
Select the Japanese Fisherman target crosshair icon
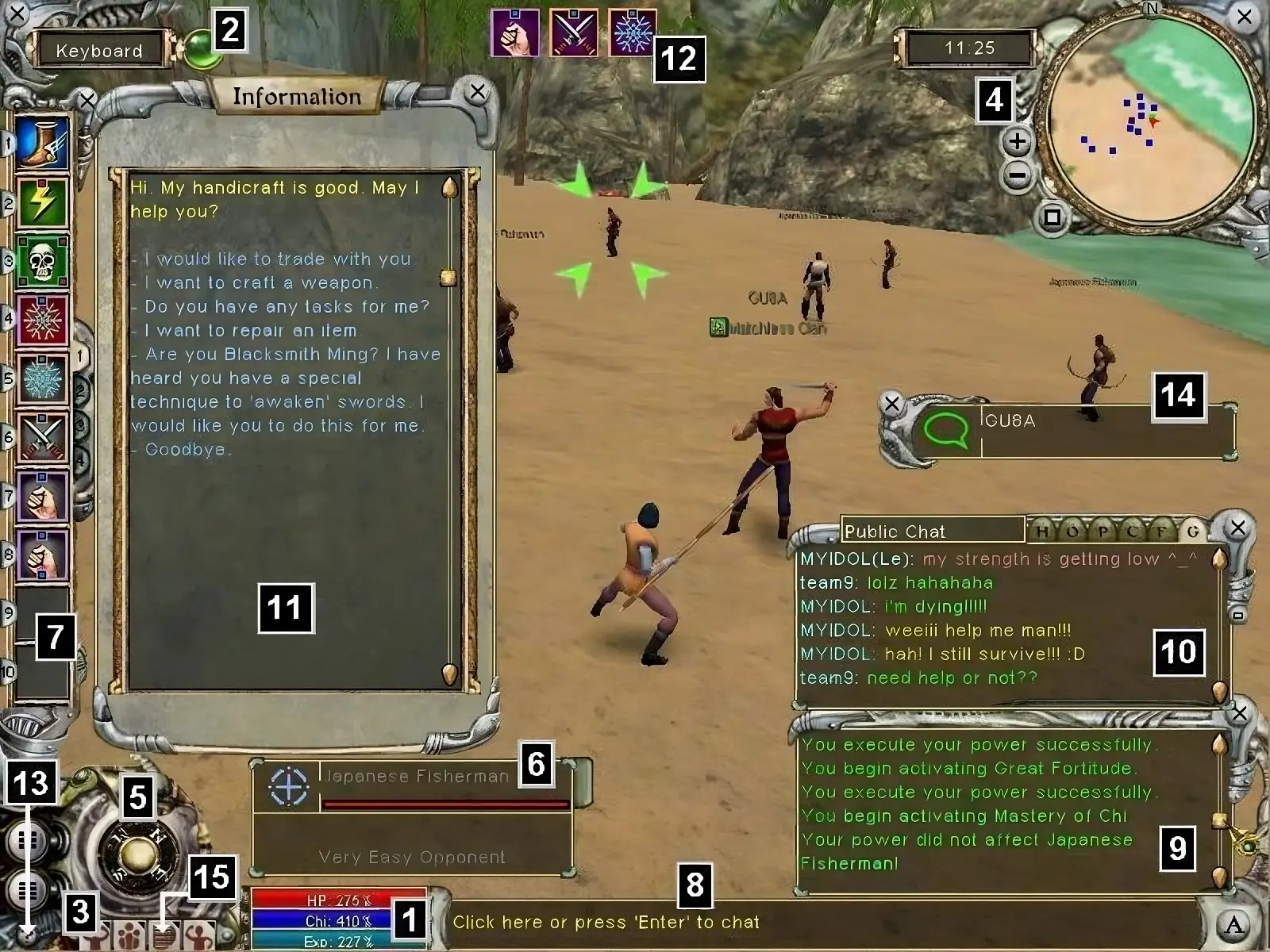click(288, 786)
